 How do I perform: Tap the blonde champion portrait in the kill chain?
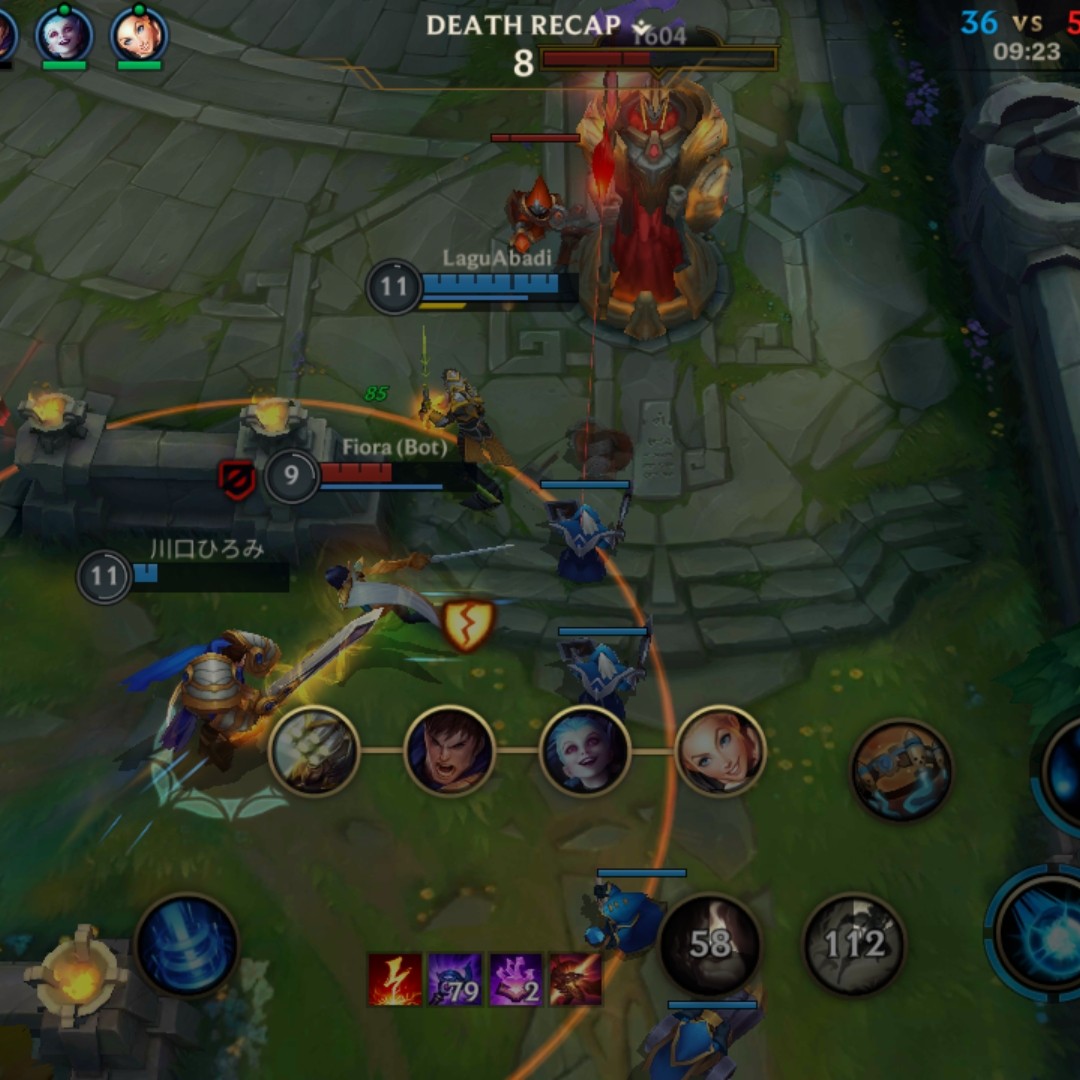720,750
